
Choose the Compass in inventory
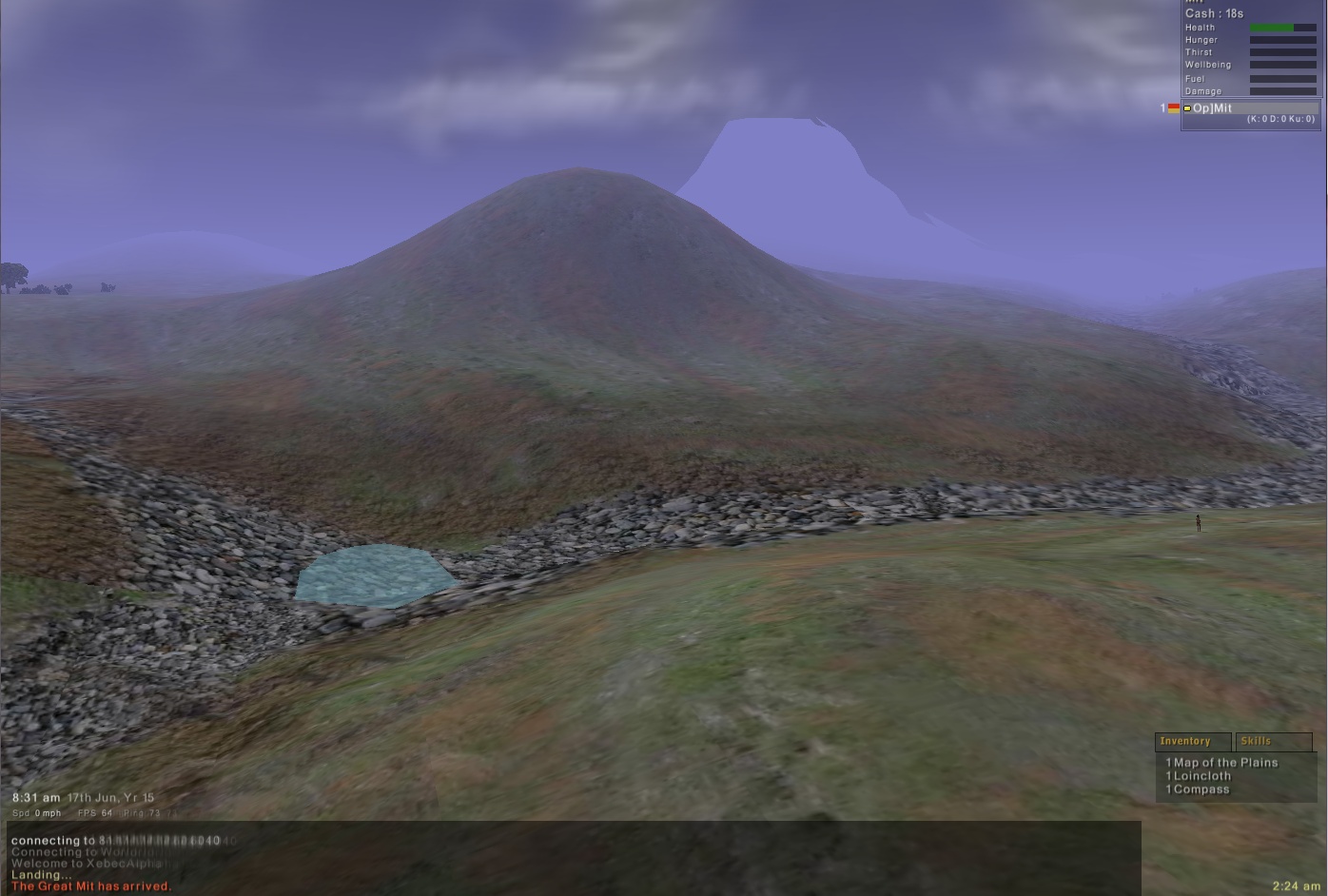(x=1201, y=789)
